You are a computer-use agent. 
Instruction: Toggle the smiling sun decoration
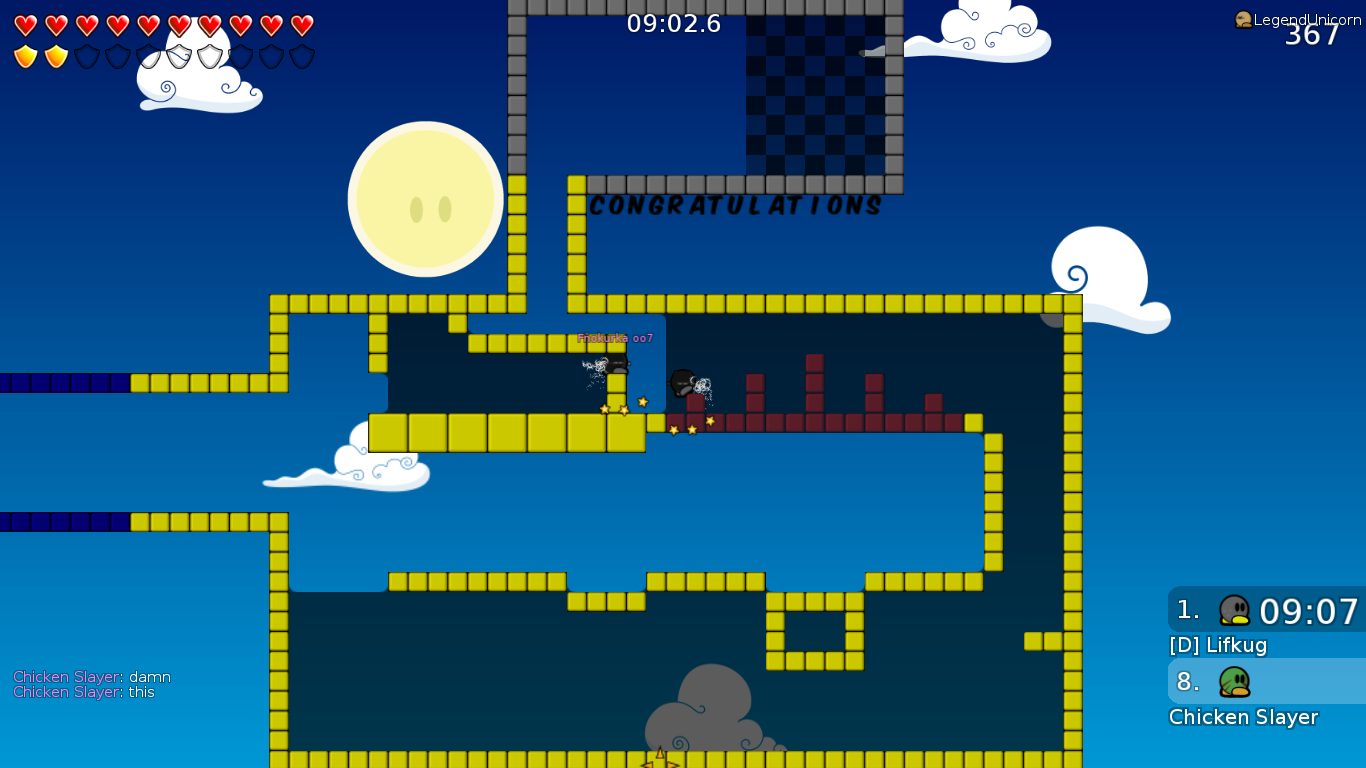[x=425, y=198]
